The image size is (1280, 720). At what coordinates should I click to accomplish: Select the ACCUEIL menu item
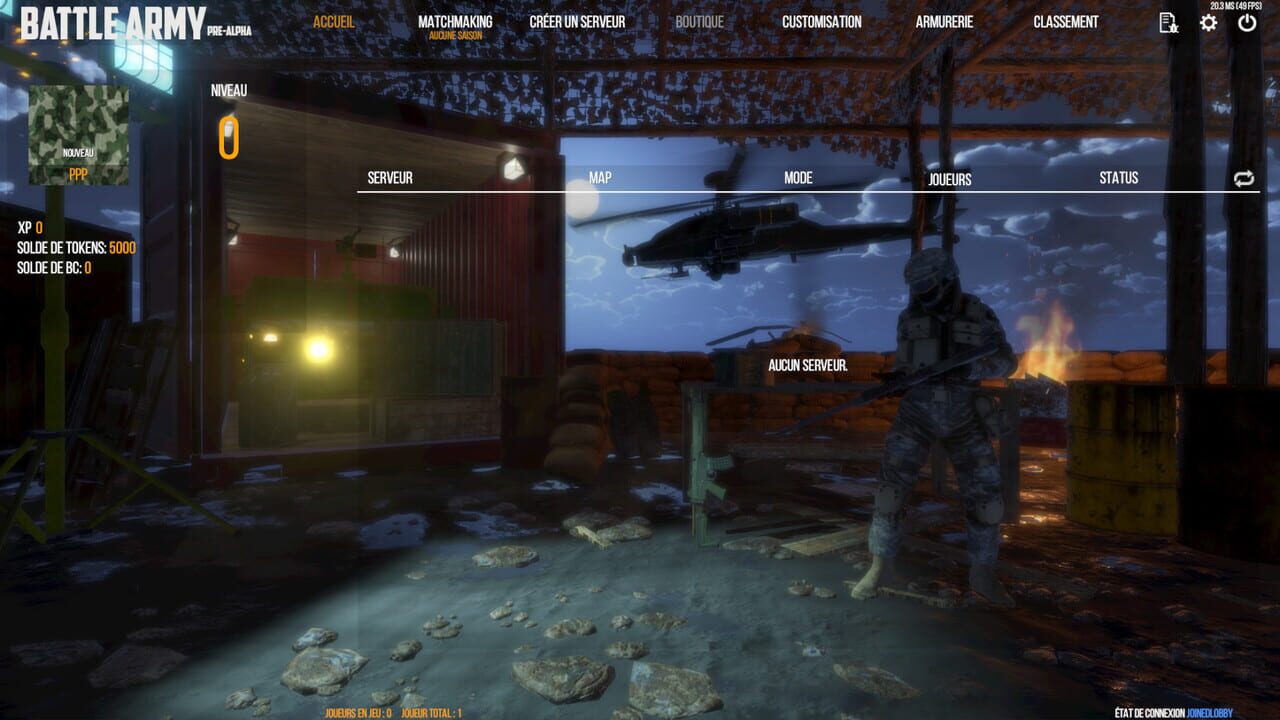pyautogui.click(x=336, y=20)
